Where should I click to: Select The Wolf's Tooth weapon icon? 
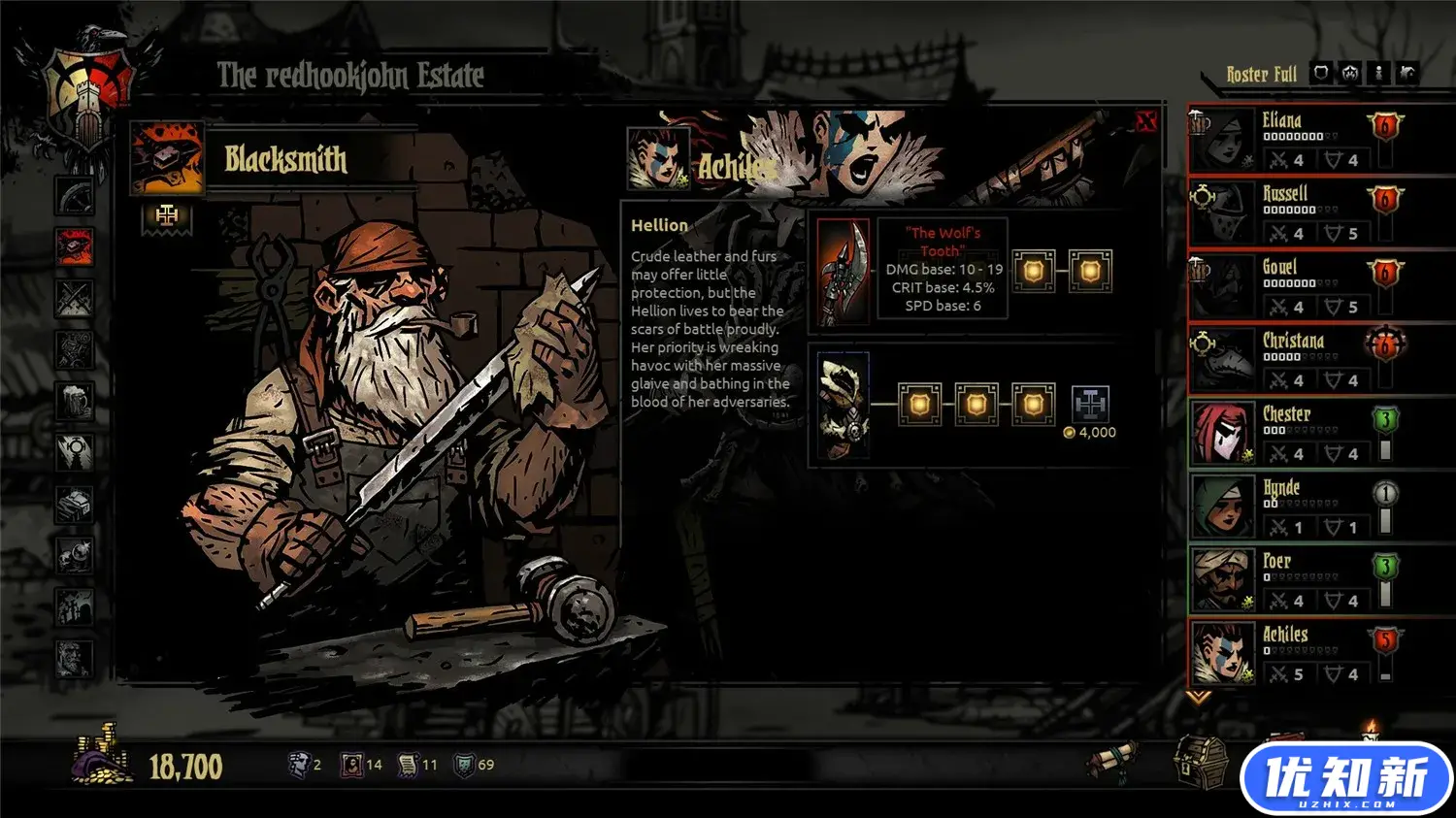point(843,271)
